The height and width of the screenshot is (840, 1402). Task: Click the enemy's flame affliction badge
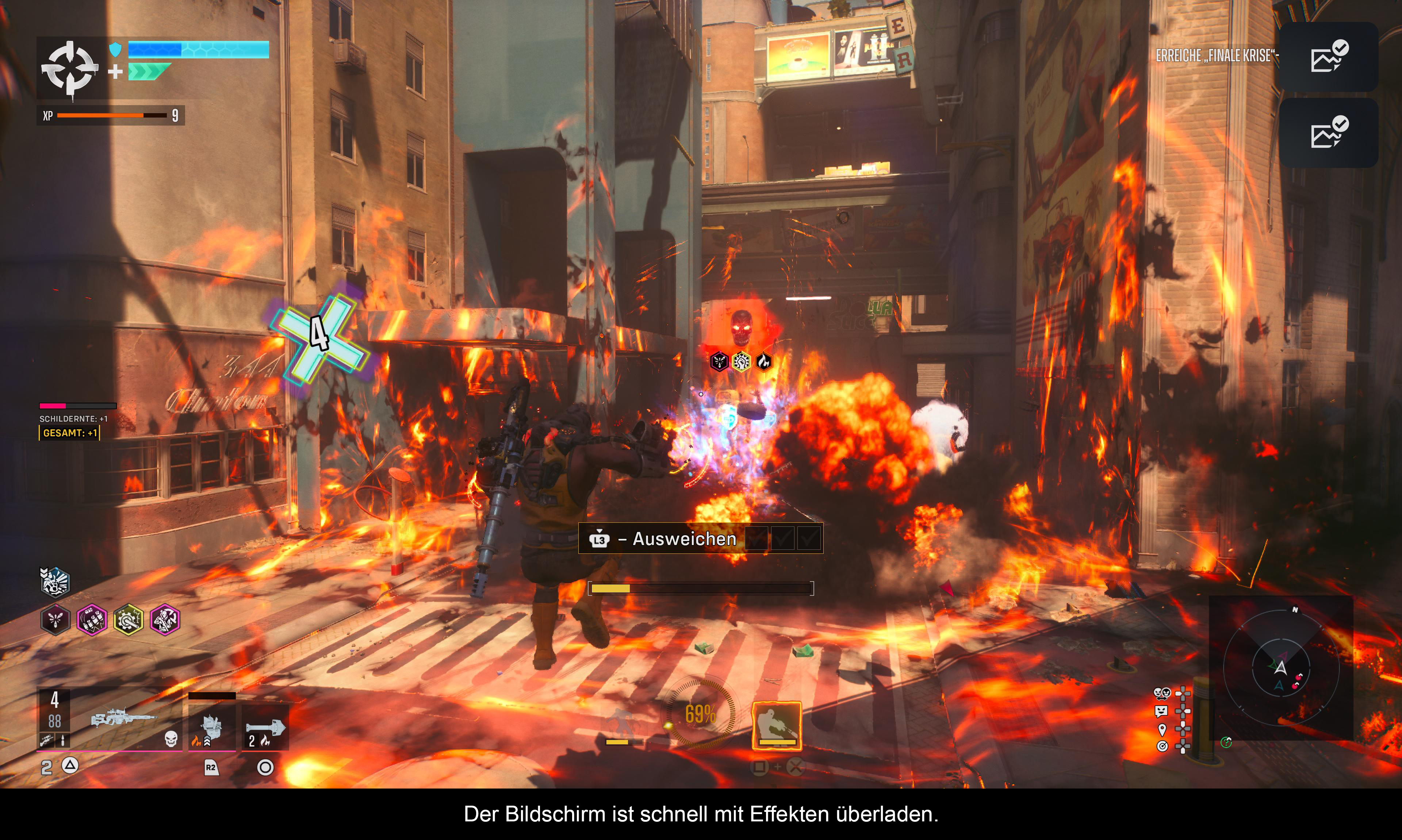tap(763, 361)
